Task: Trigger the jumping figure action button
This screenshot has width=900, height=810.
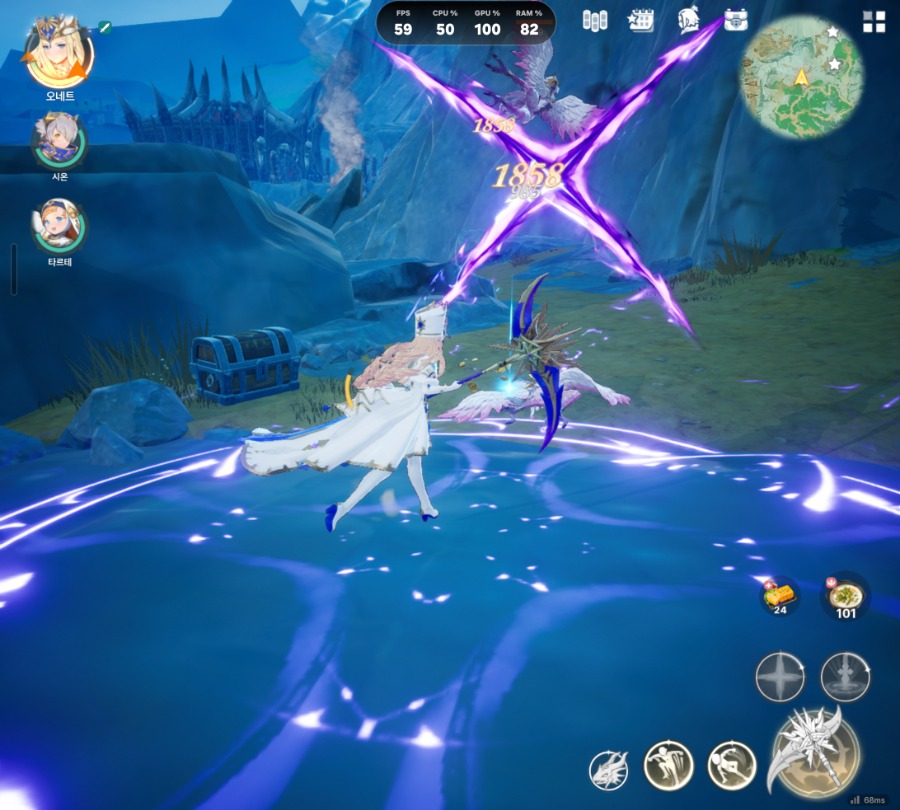Action: 667,765
